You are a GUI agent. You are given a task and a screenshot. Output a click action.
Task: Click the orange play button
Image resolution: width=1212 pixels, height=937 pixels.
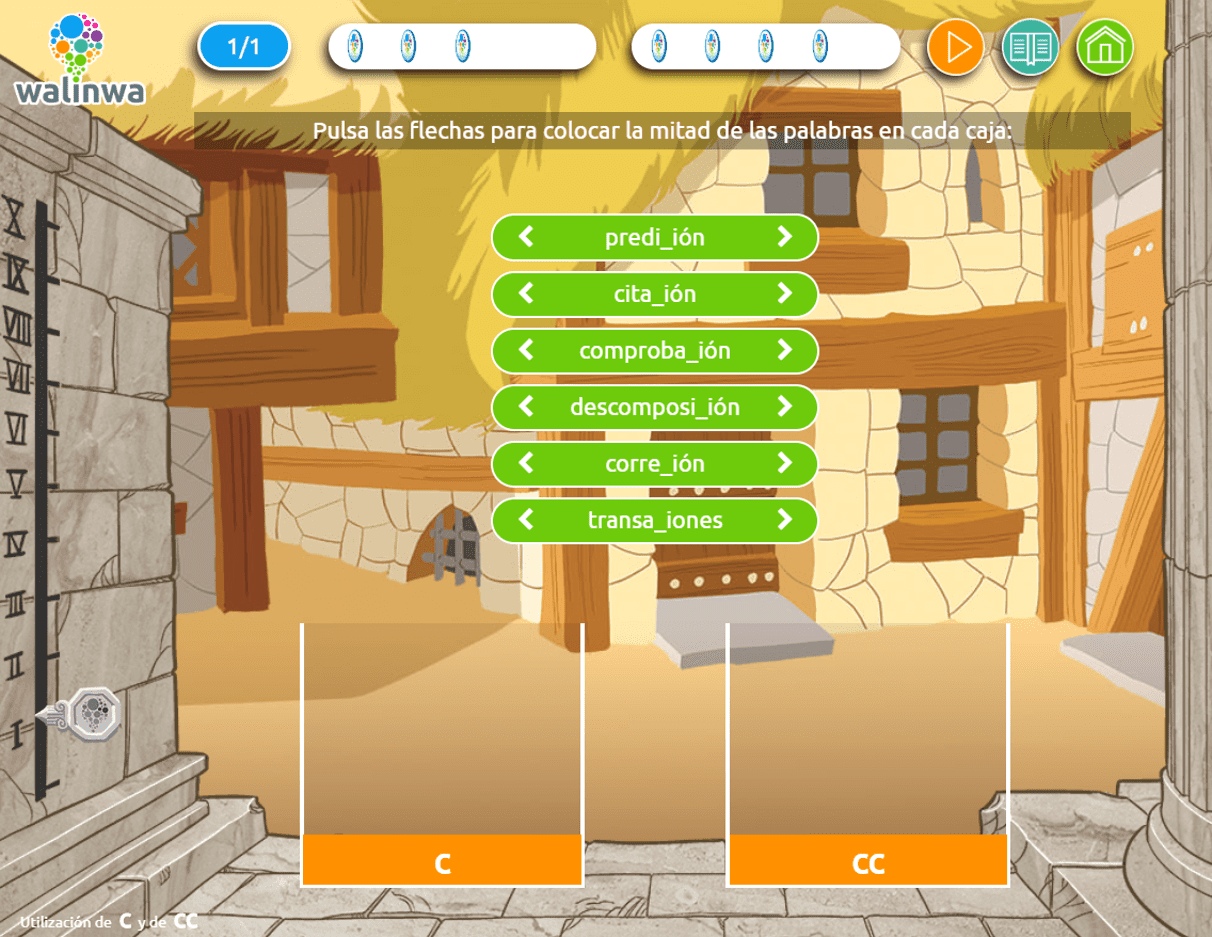[x=955, y=47]
